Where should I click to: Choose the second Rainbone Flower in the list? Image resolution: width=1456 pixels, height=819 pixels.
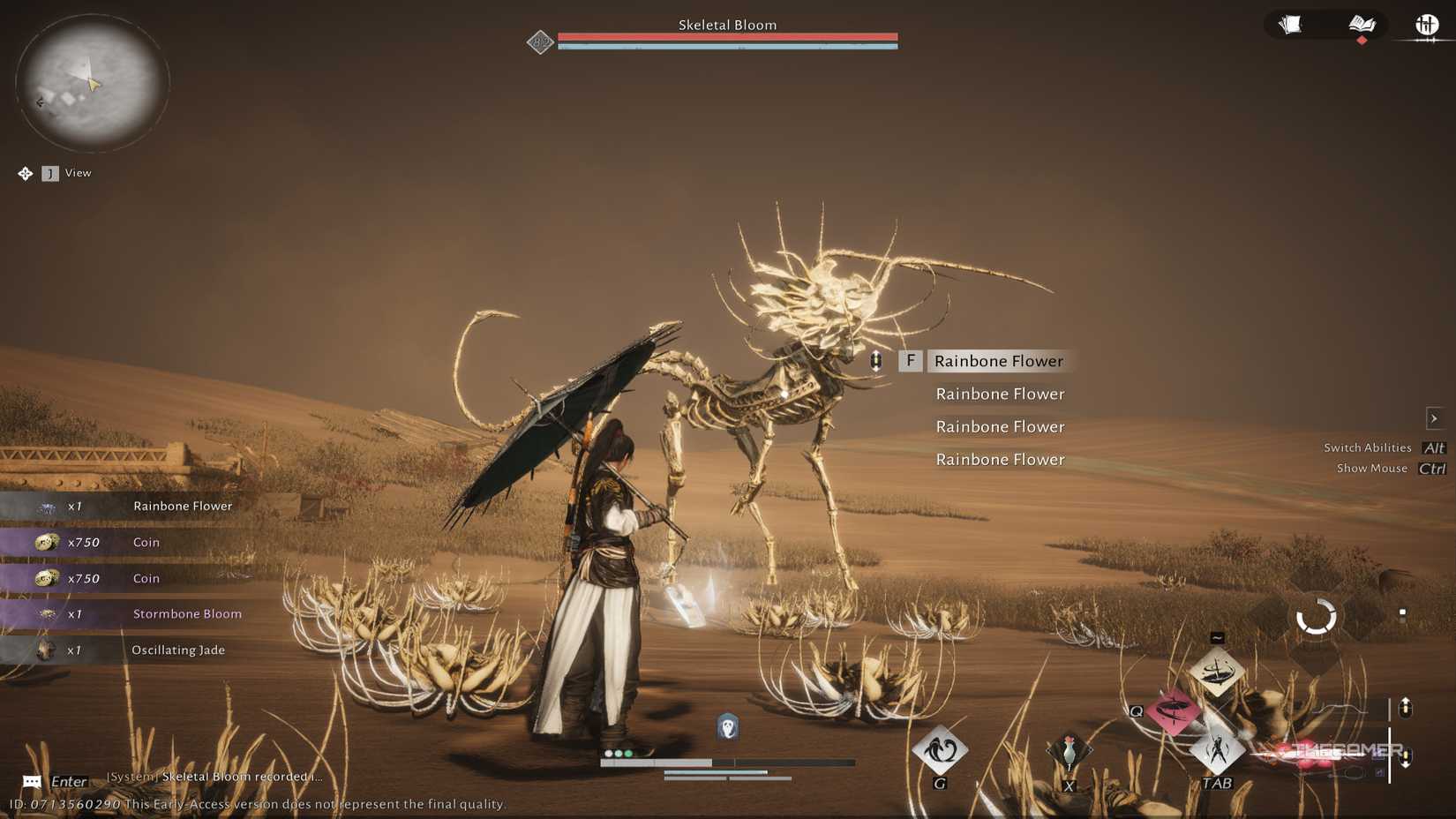[999, 394]
